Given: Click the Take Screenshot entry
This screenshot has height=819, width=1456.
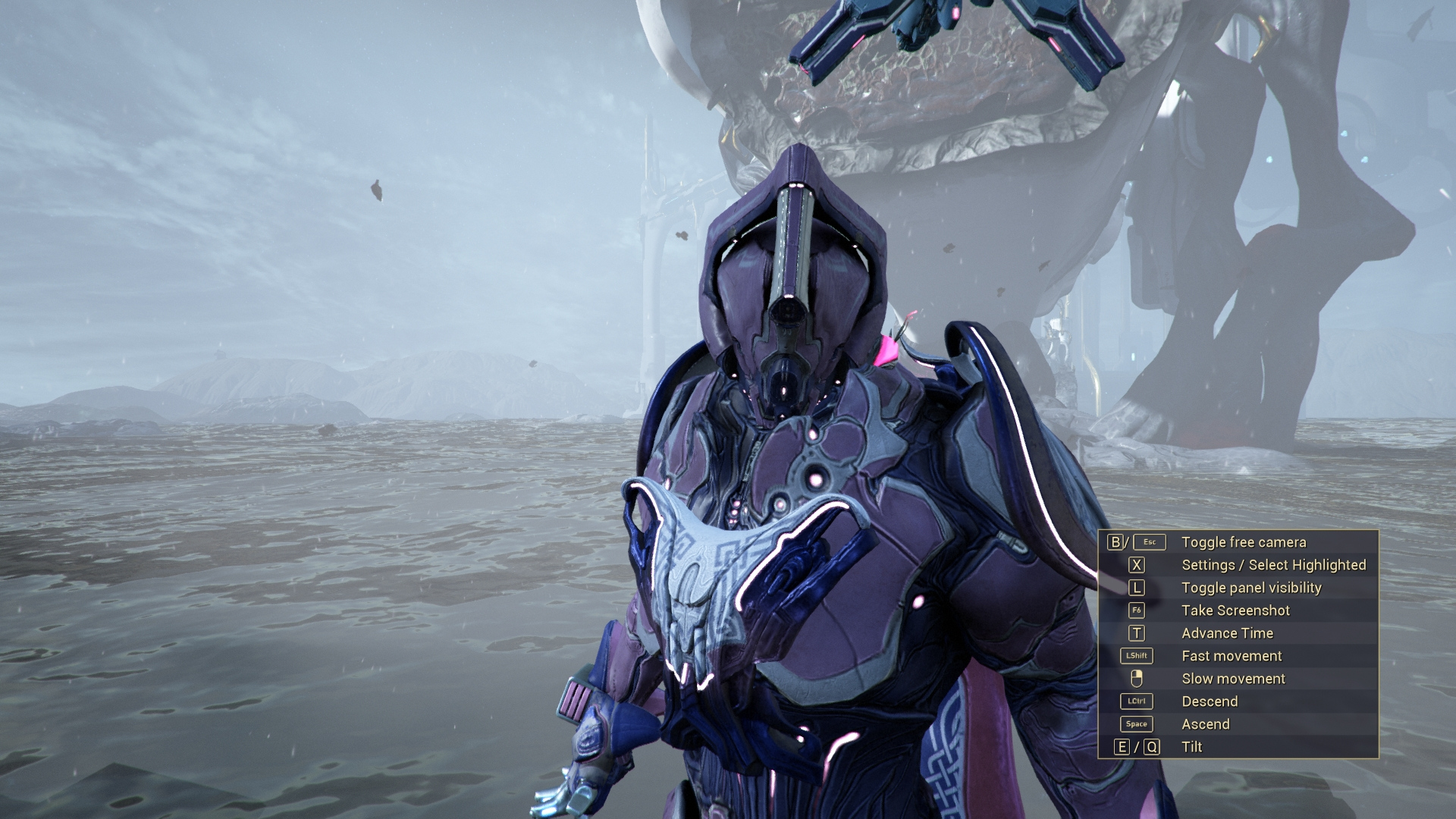Looking at the screenshot, I should pos(1235,610).
